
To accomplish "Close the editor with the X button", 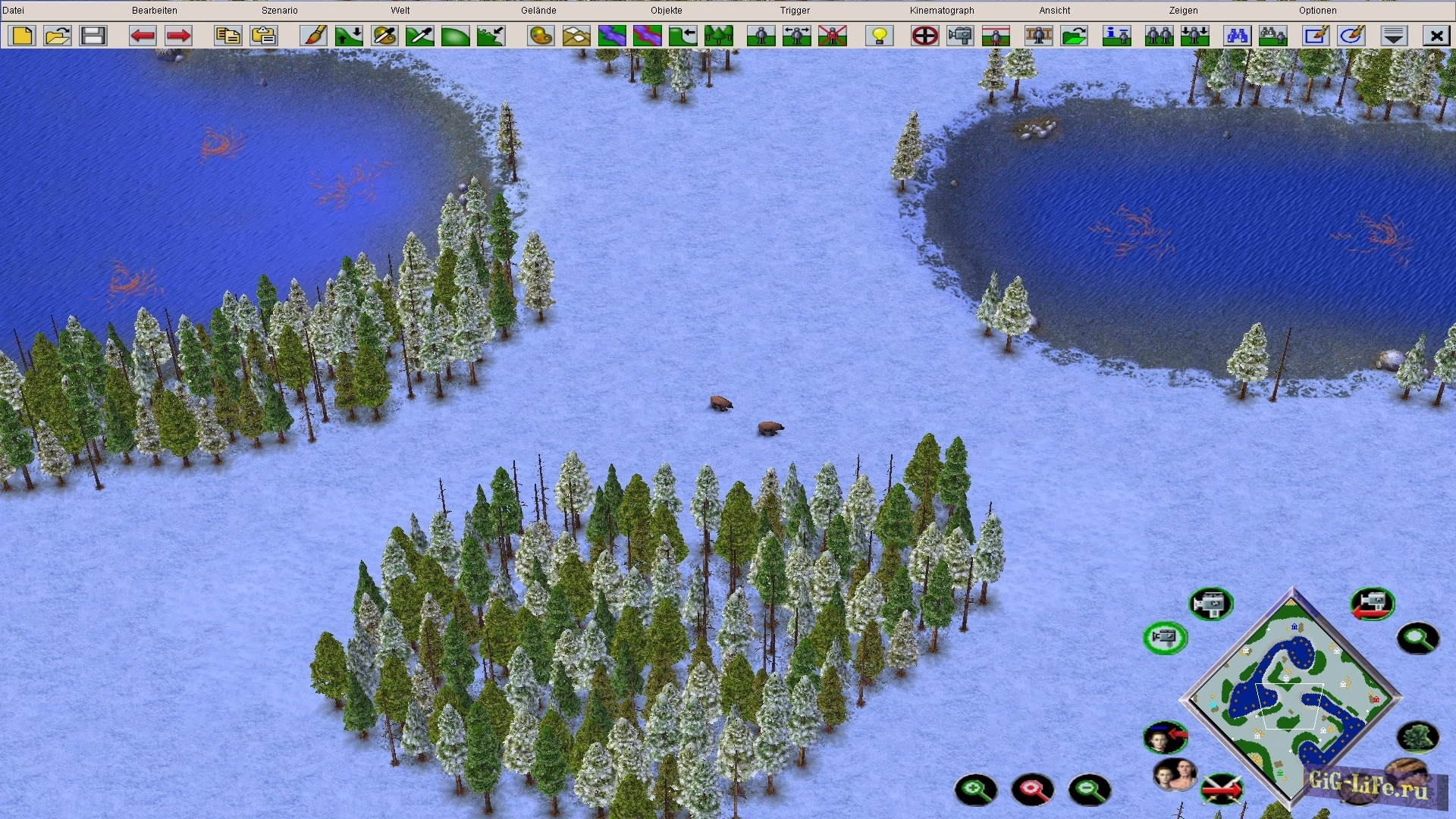I will pos(1436,36).
